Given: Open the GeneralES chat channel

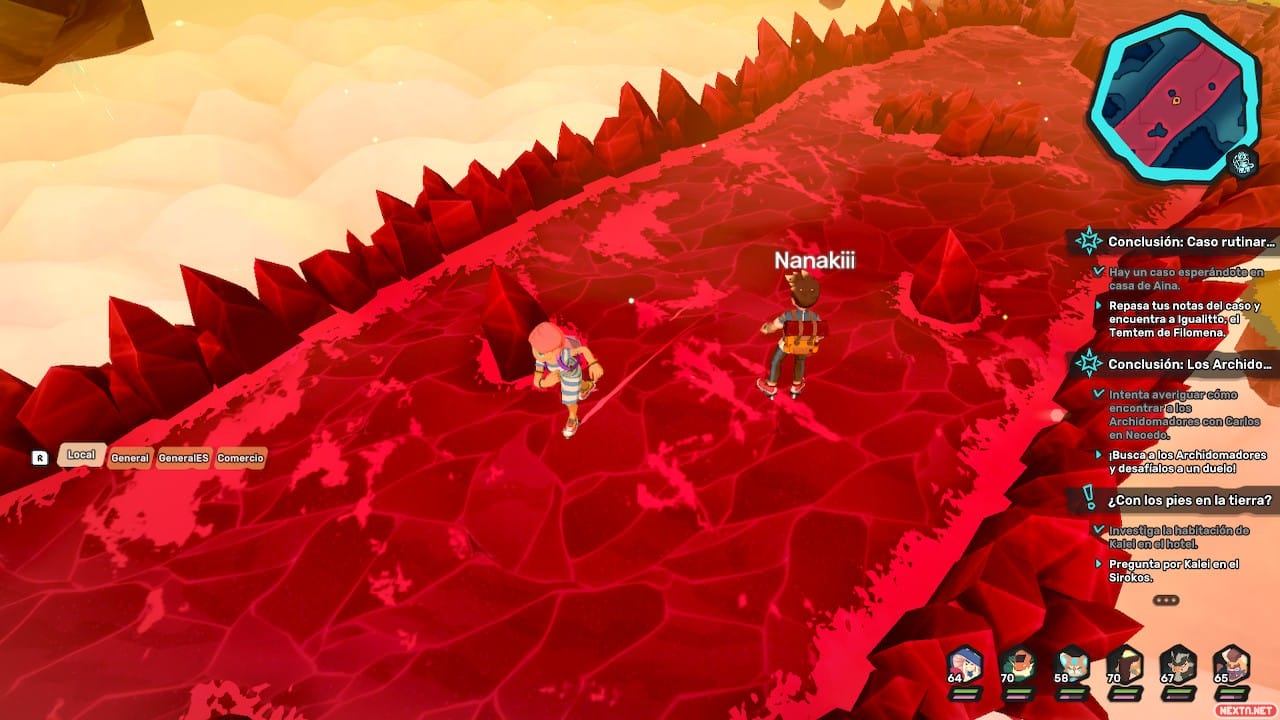Looking at the screenshot, I should click(183, 458).
